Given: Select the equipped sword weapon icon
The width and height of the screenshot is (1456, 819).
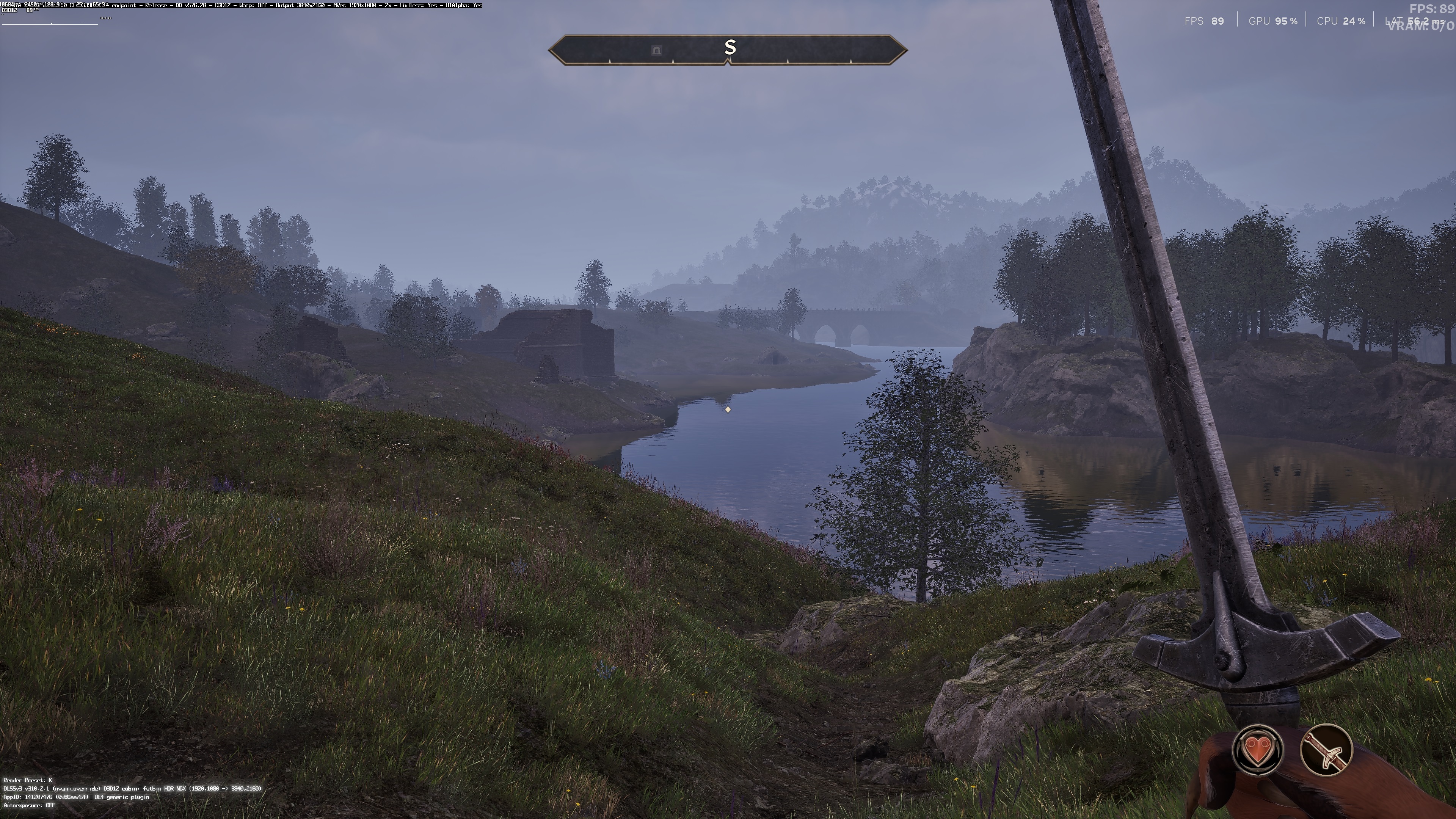Looking at the screenshot, I should tap(1326, 750).
